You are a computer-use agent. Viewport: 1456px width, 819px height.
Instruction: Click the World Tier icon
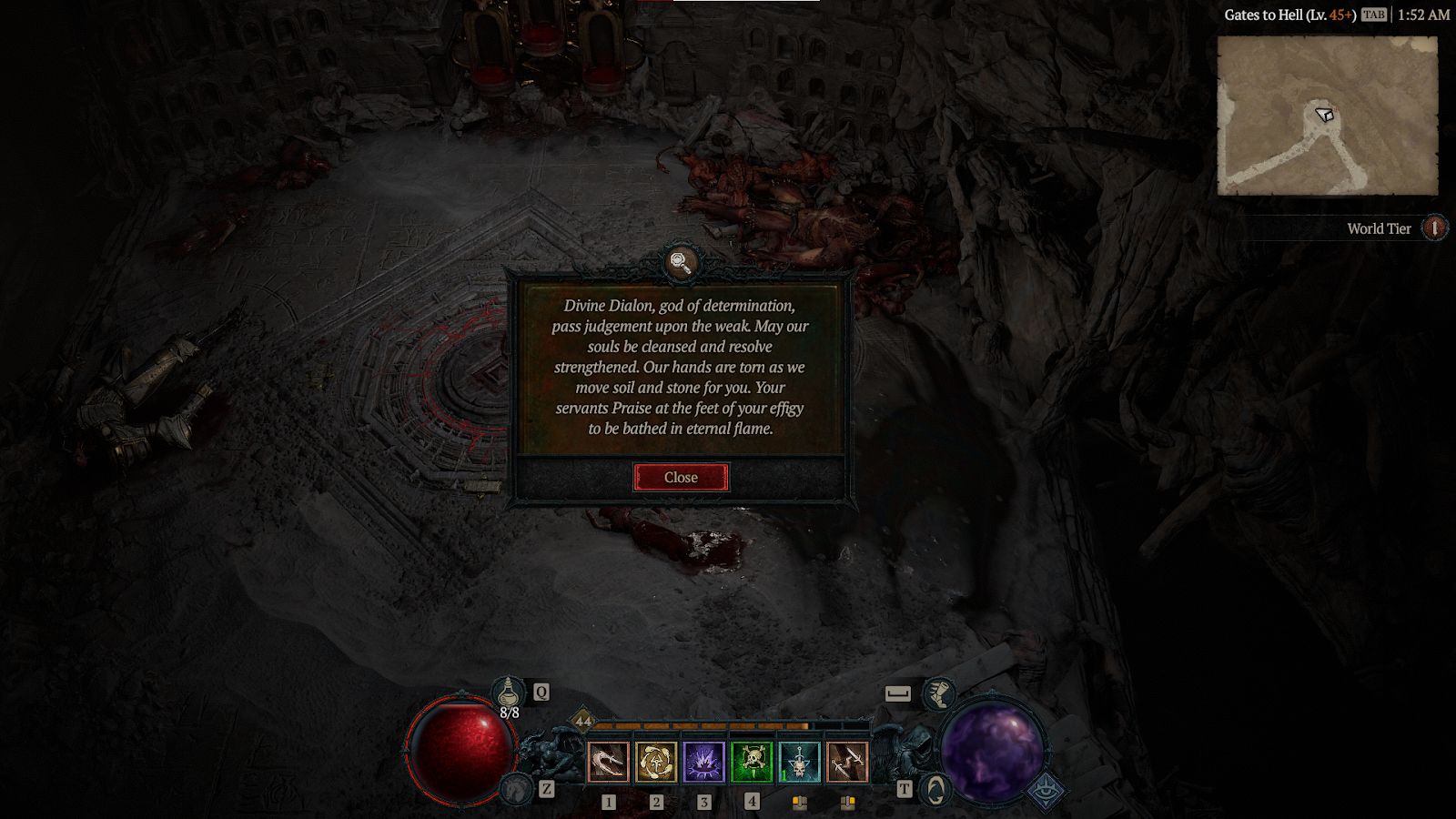click(1434, 227)
